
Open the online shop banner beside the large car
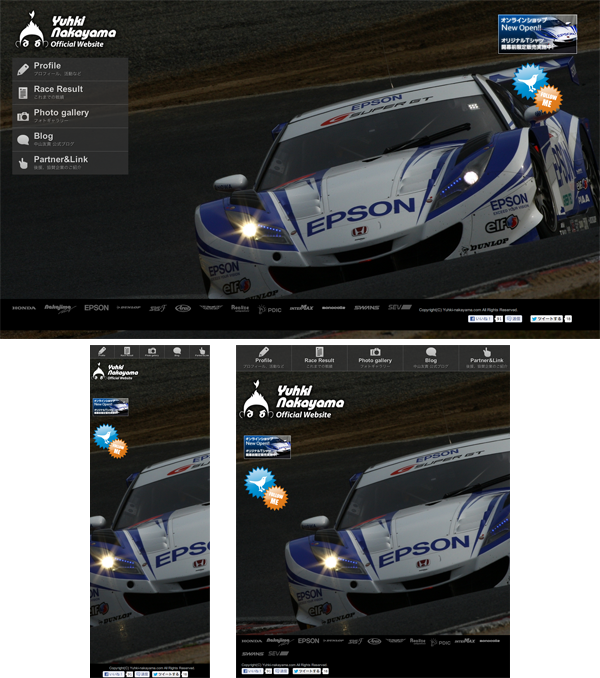(538, 32)
